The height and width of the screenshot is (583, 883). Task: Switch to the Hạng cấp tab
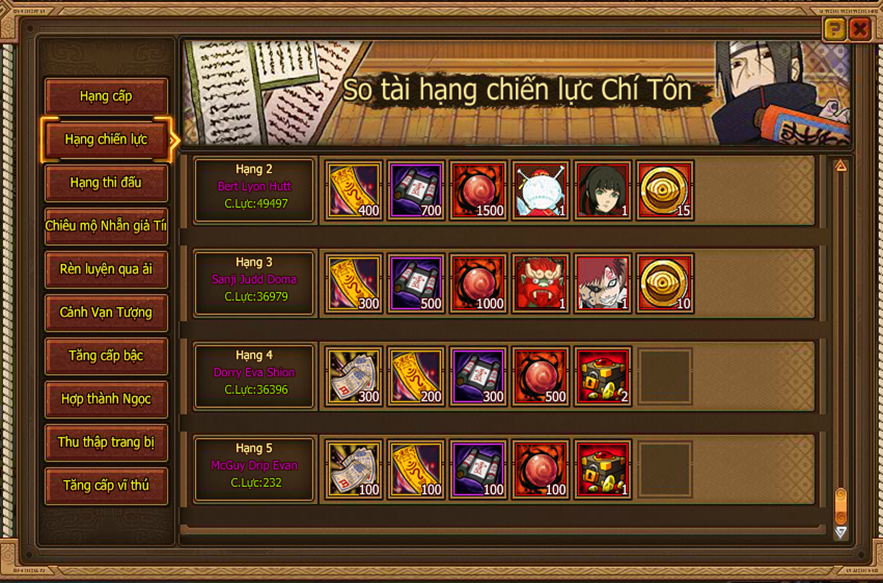click(x=106, y=96)
